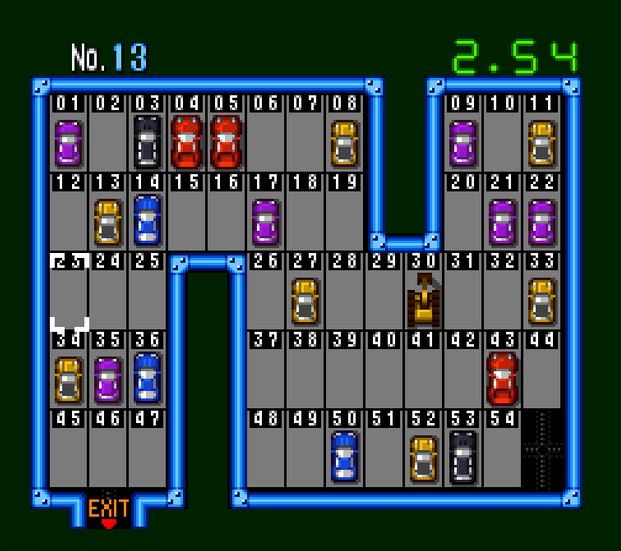Screen dimensions: 621x551
Task: Select the purple car in space 09
Action: (462, 142)
